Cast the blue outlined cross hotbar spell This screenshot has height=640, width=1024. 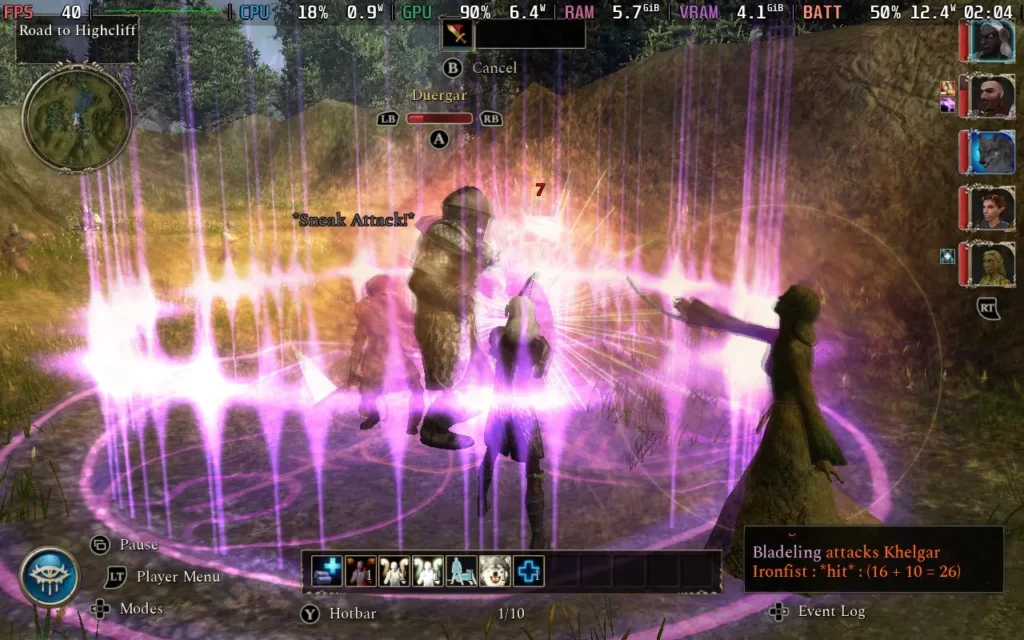pyautogui.click(x=528, y=571)
